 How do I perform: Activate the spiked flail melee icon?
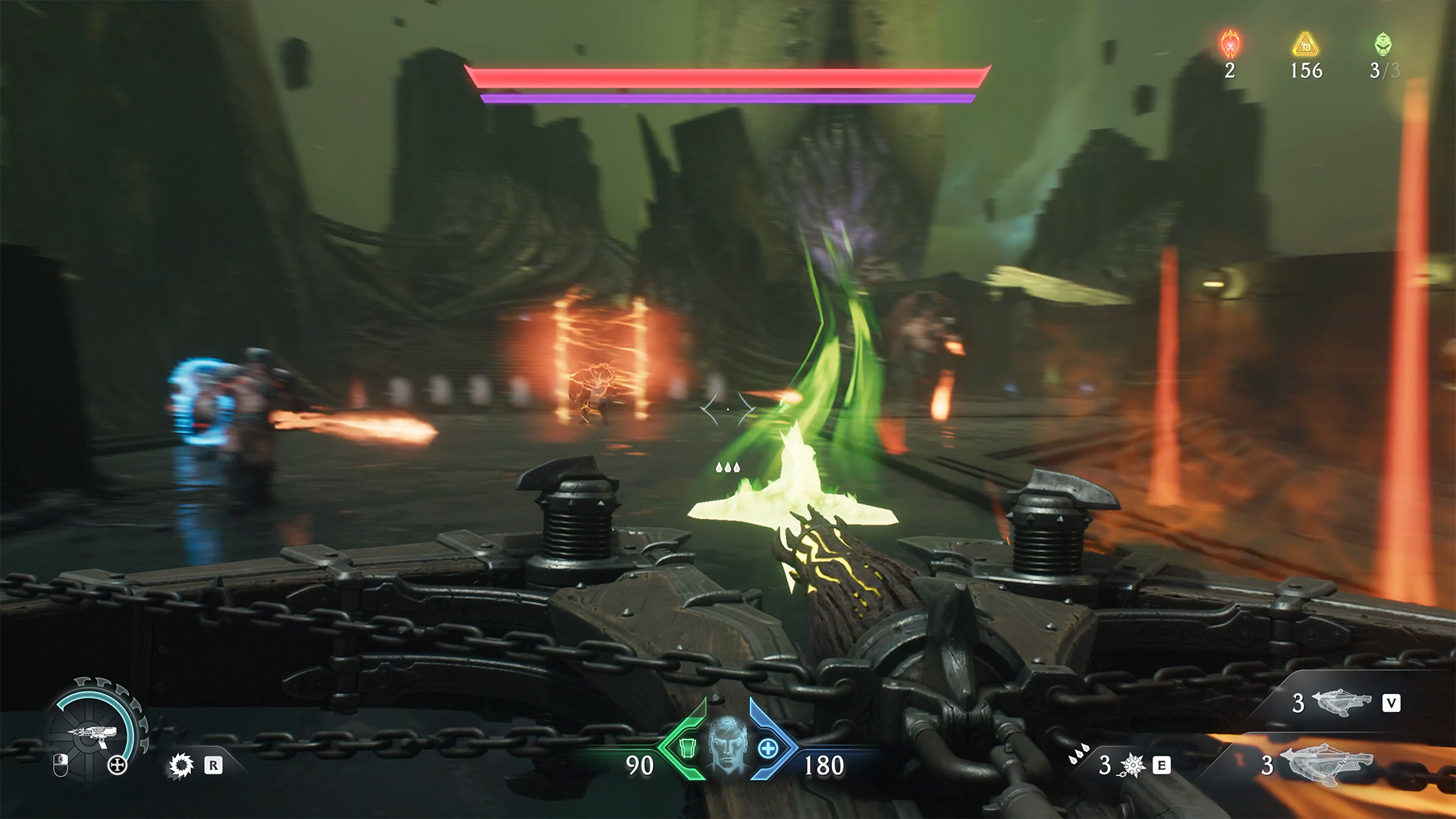[1132, 765]
